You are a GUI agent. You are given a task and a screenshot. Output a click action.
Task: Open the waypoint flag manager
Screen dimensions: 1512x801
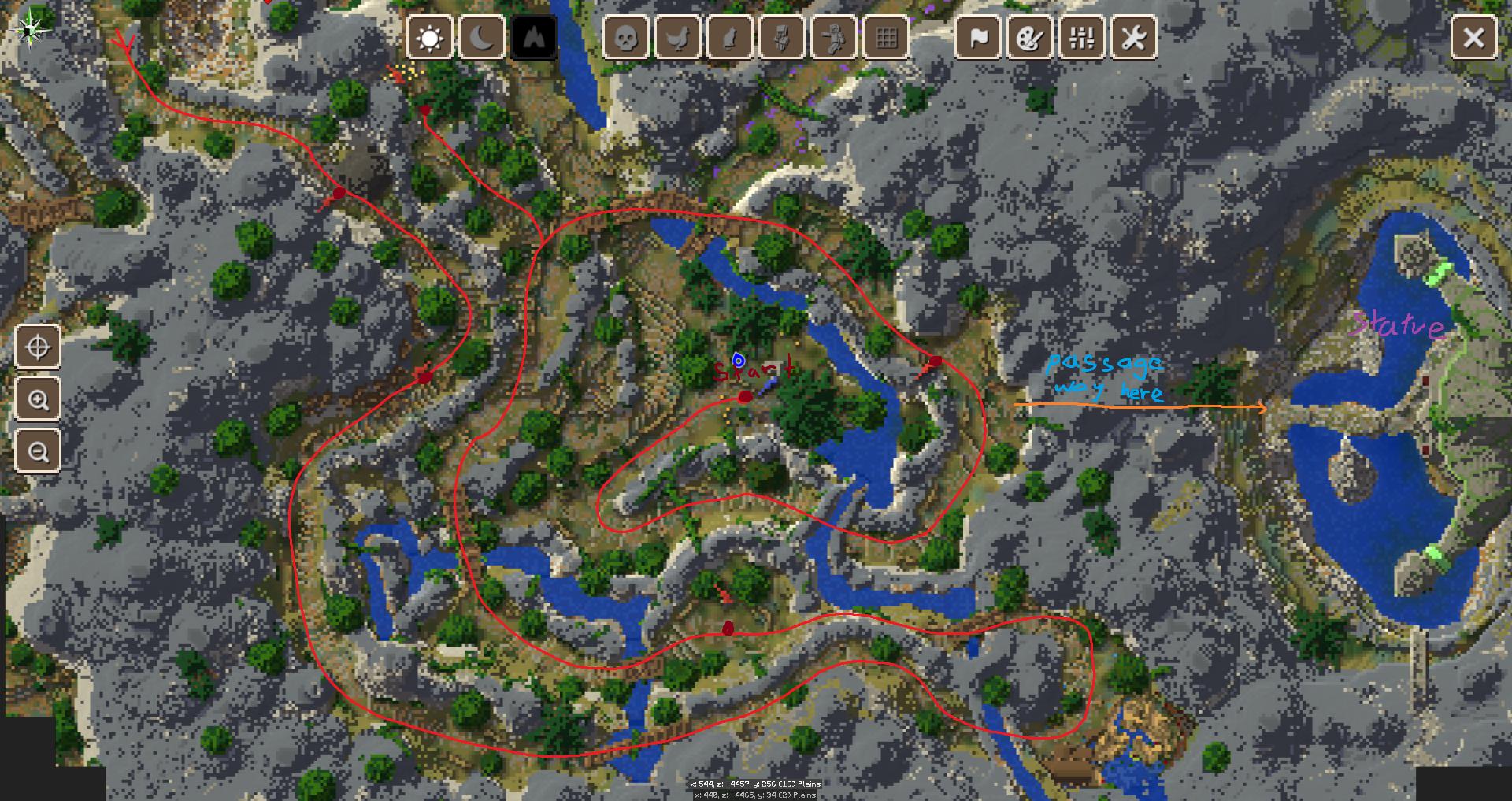click(976, 37)
